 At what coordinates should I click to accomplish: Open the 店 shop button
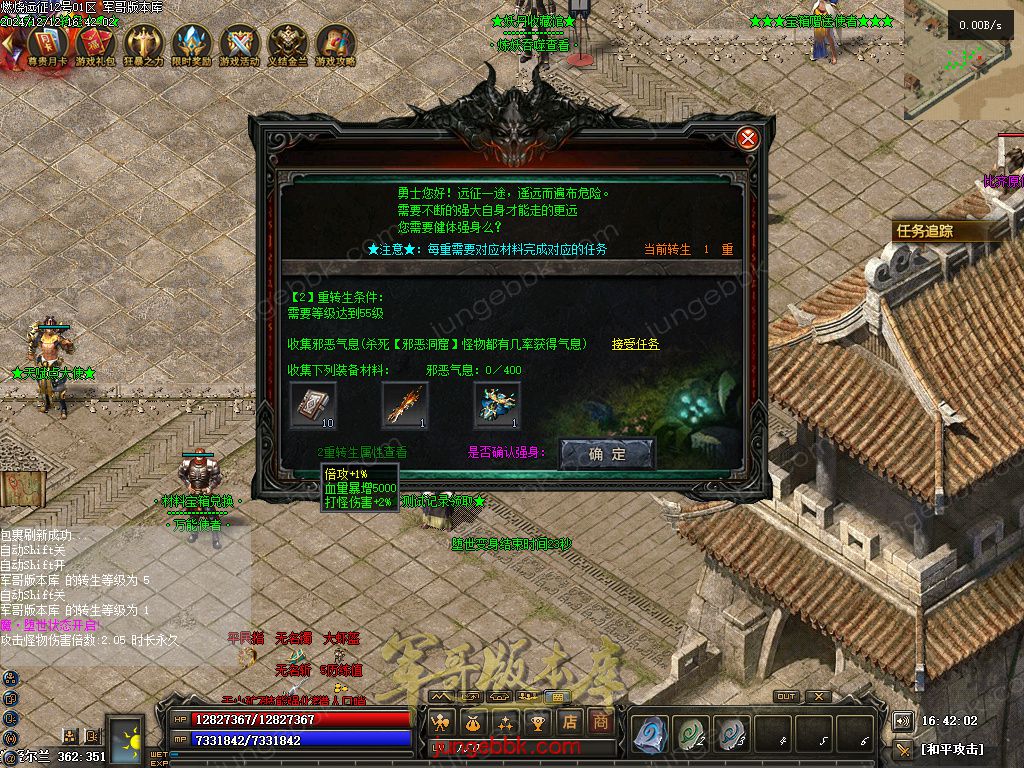pyautogui.click(x=570, y=721)
